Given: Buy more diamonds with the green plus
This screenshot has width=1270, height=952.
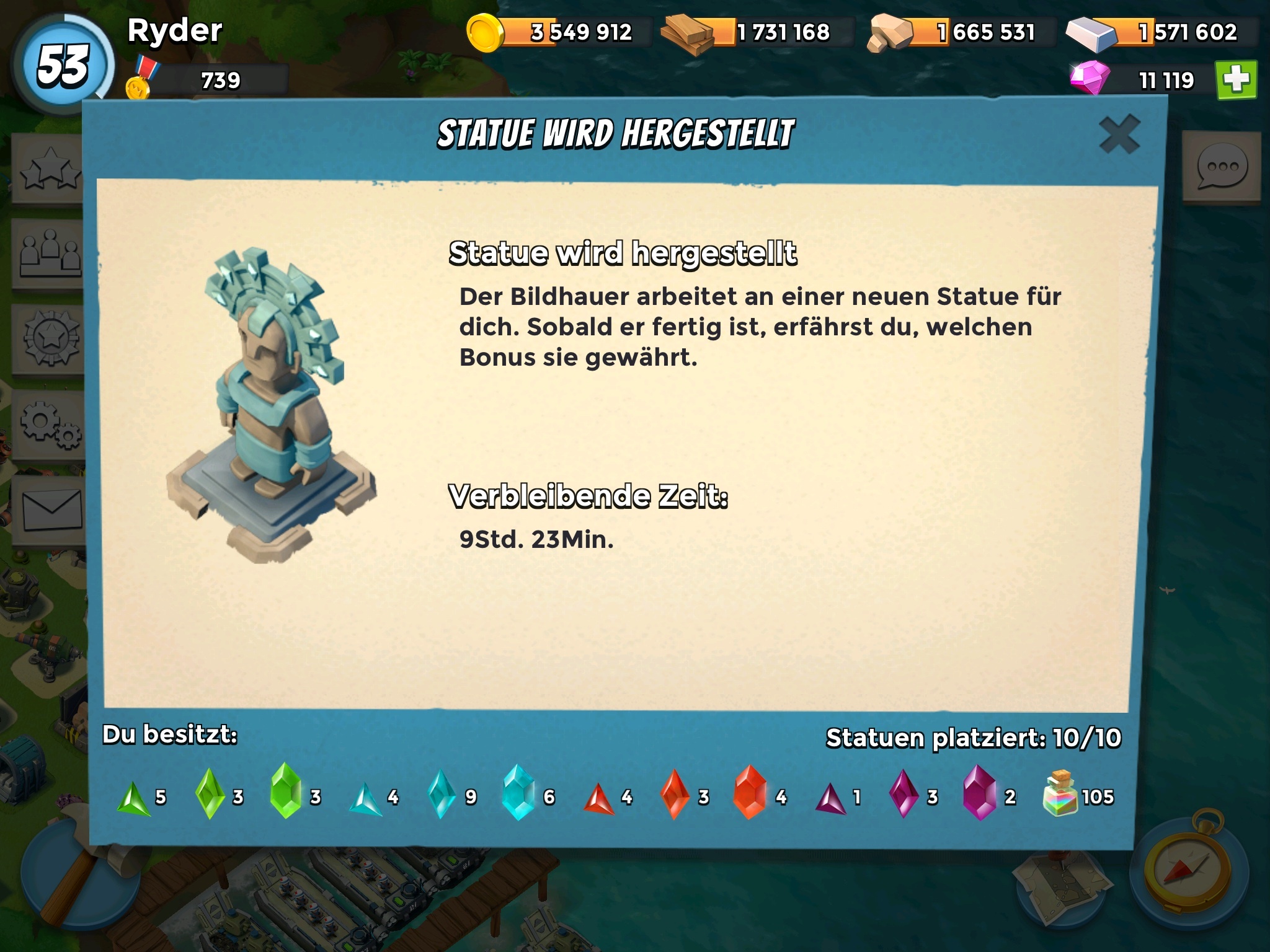Looking at the screenshot, I should (1237, 80).
